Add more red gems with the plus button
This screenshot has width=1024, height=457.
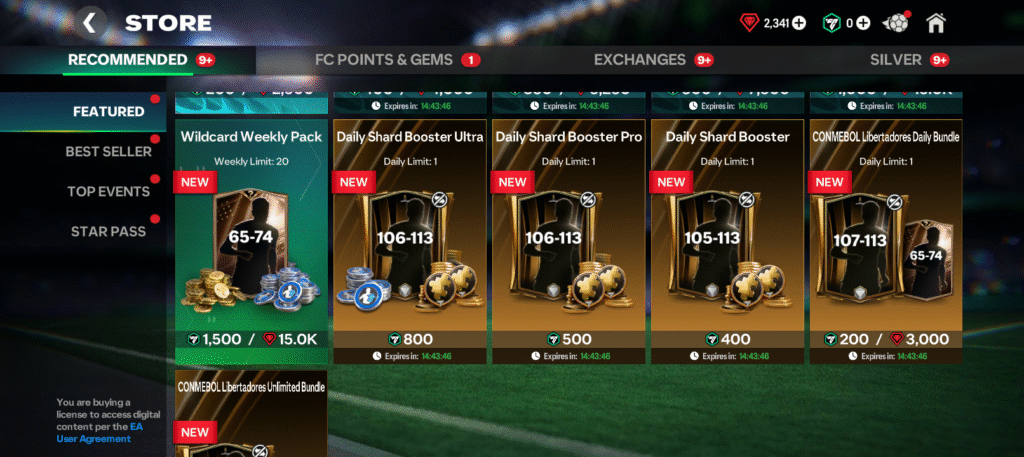799,23
